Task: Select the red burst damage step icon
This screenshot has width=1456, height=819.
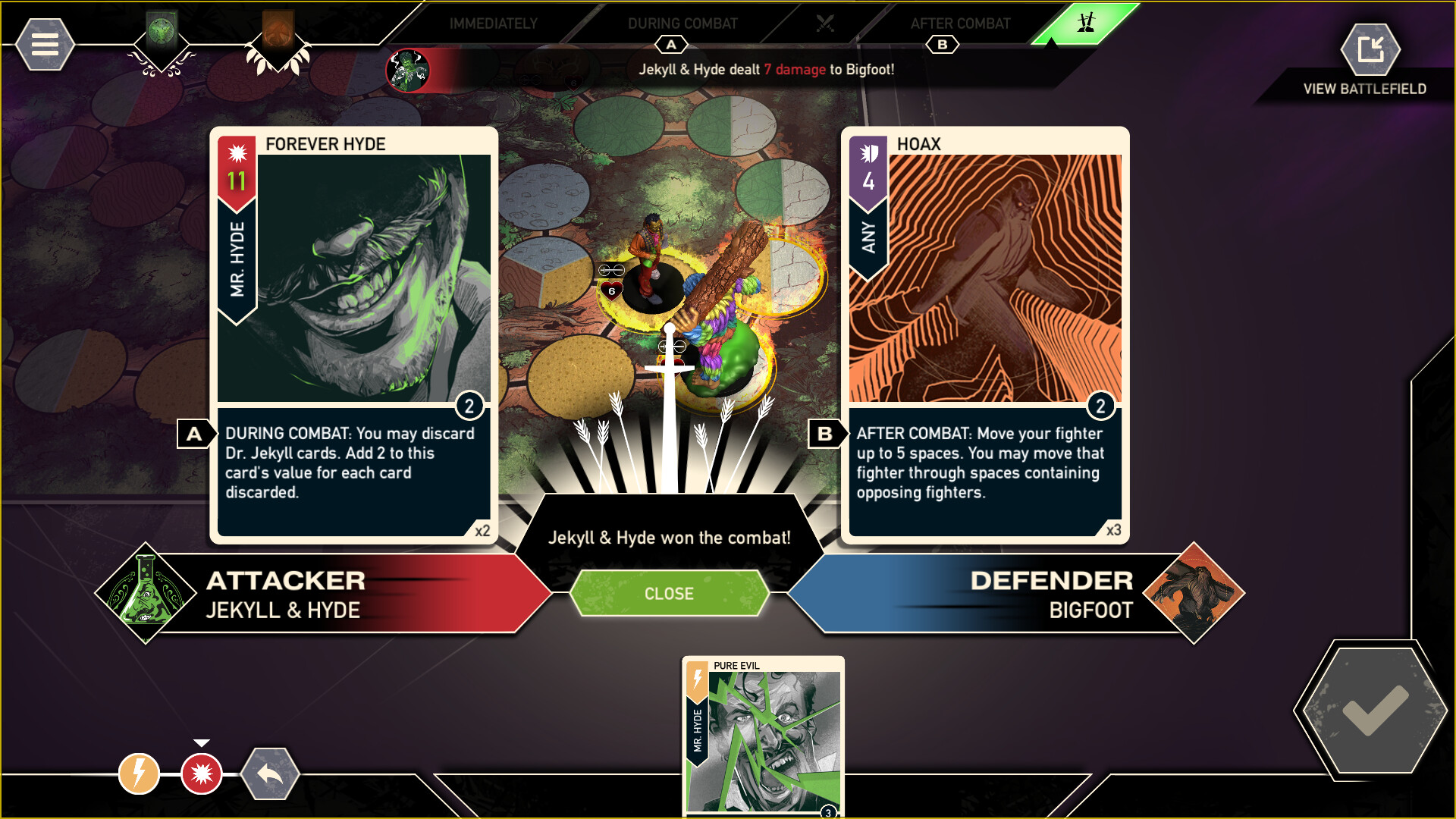Action: coord(201,774)
